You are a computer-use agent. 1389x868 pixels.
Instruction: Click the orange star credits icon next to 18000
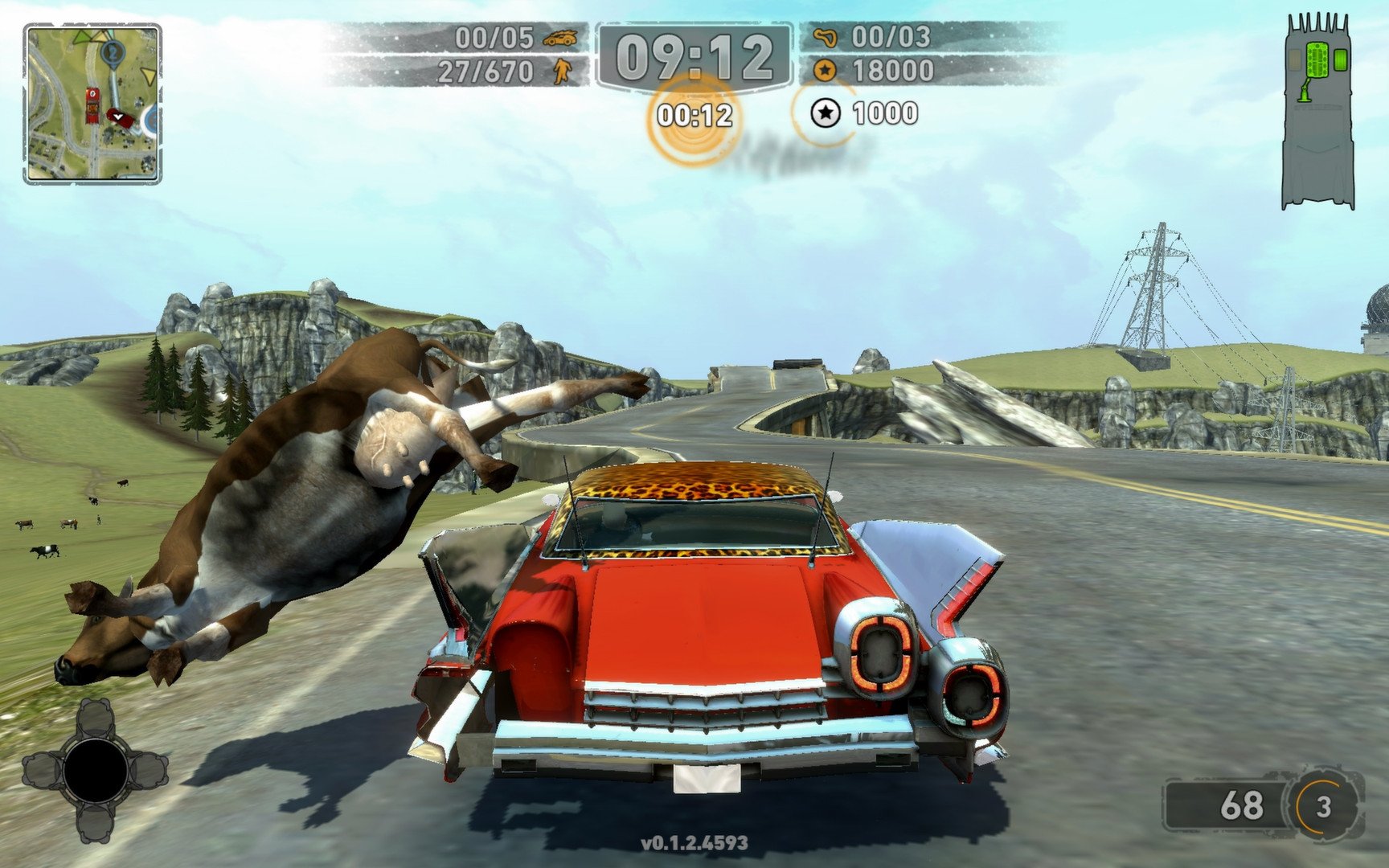(825, 68)
